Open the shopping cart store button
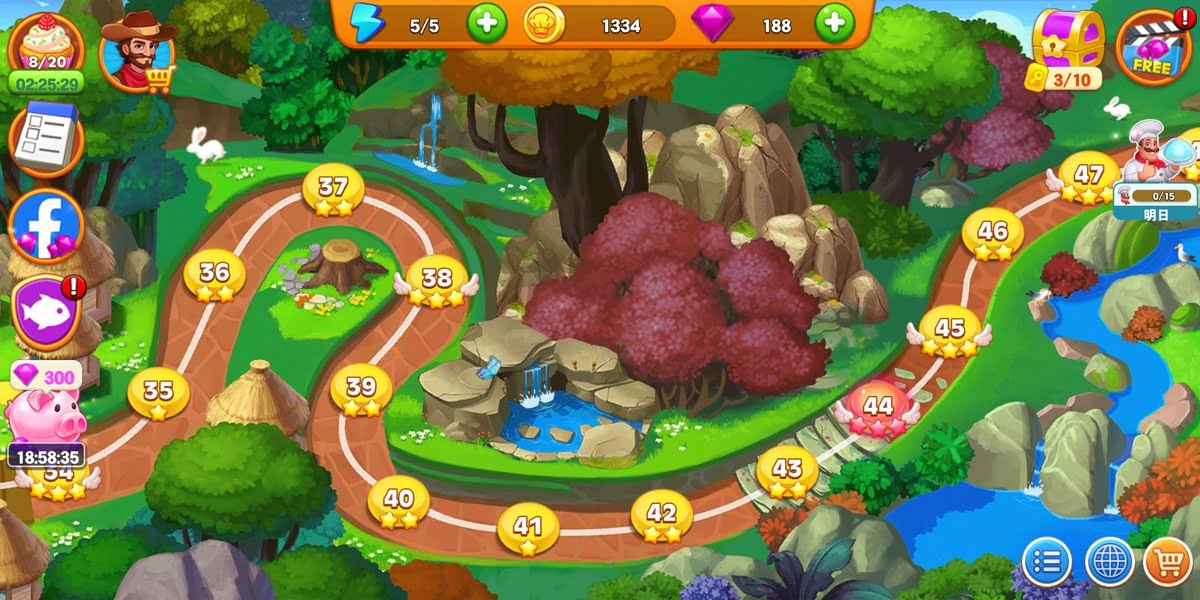 (1168, 562)
